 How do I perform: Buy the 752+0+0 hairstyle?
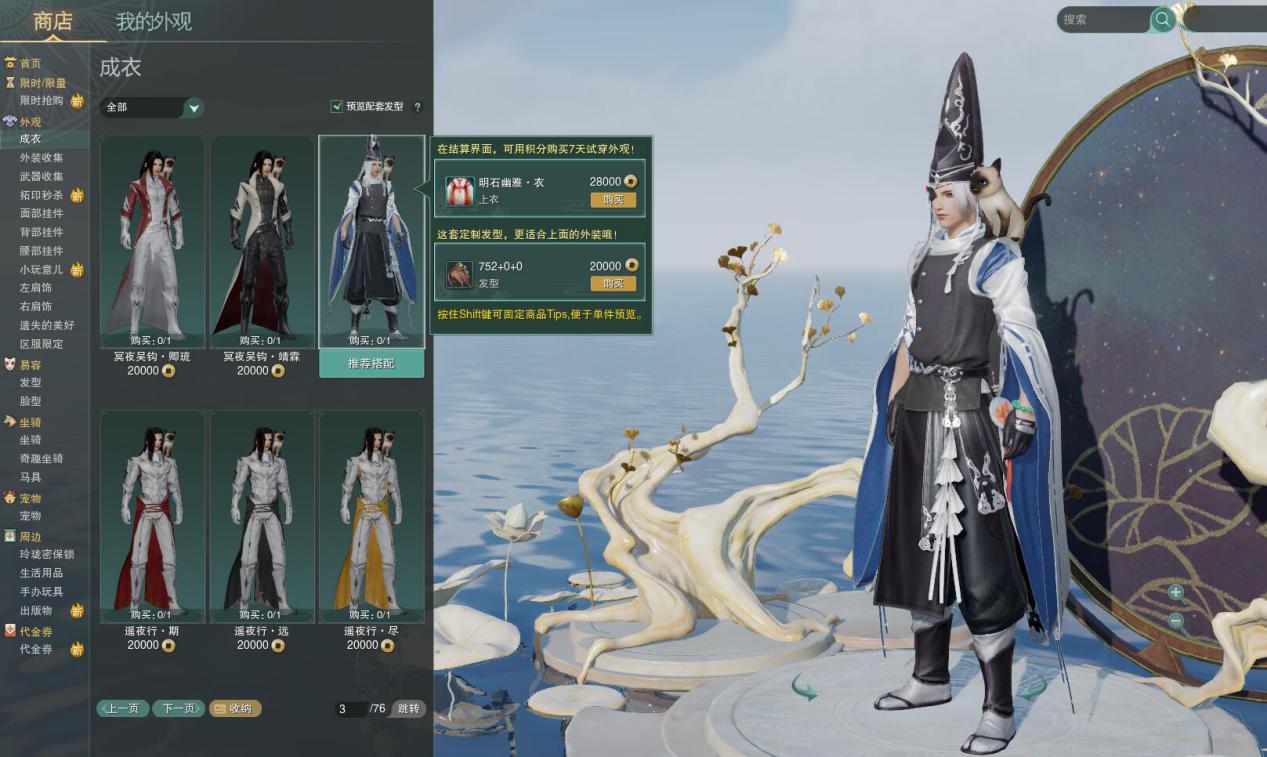(613, 284)
